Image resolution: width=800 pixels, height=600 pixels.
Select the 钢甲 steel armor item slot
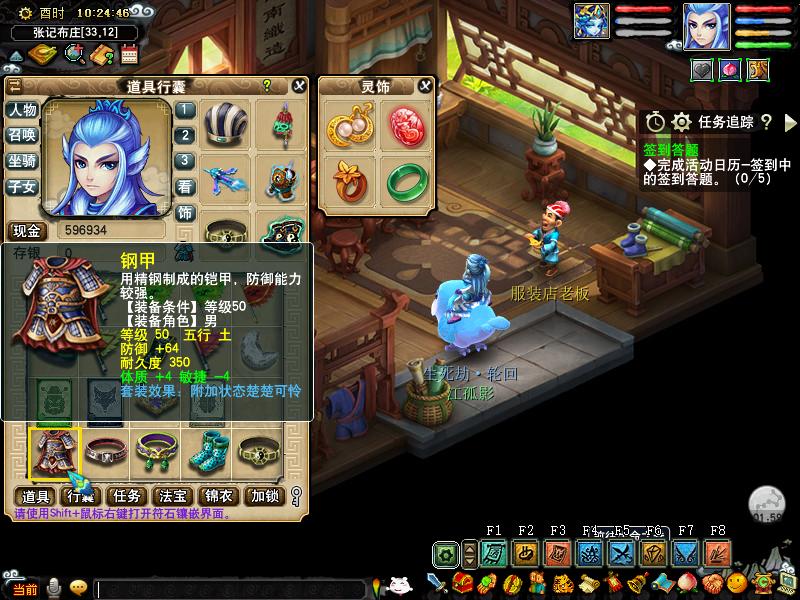(x=55, y=452)
